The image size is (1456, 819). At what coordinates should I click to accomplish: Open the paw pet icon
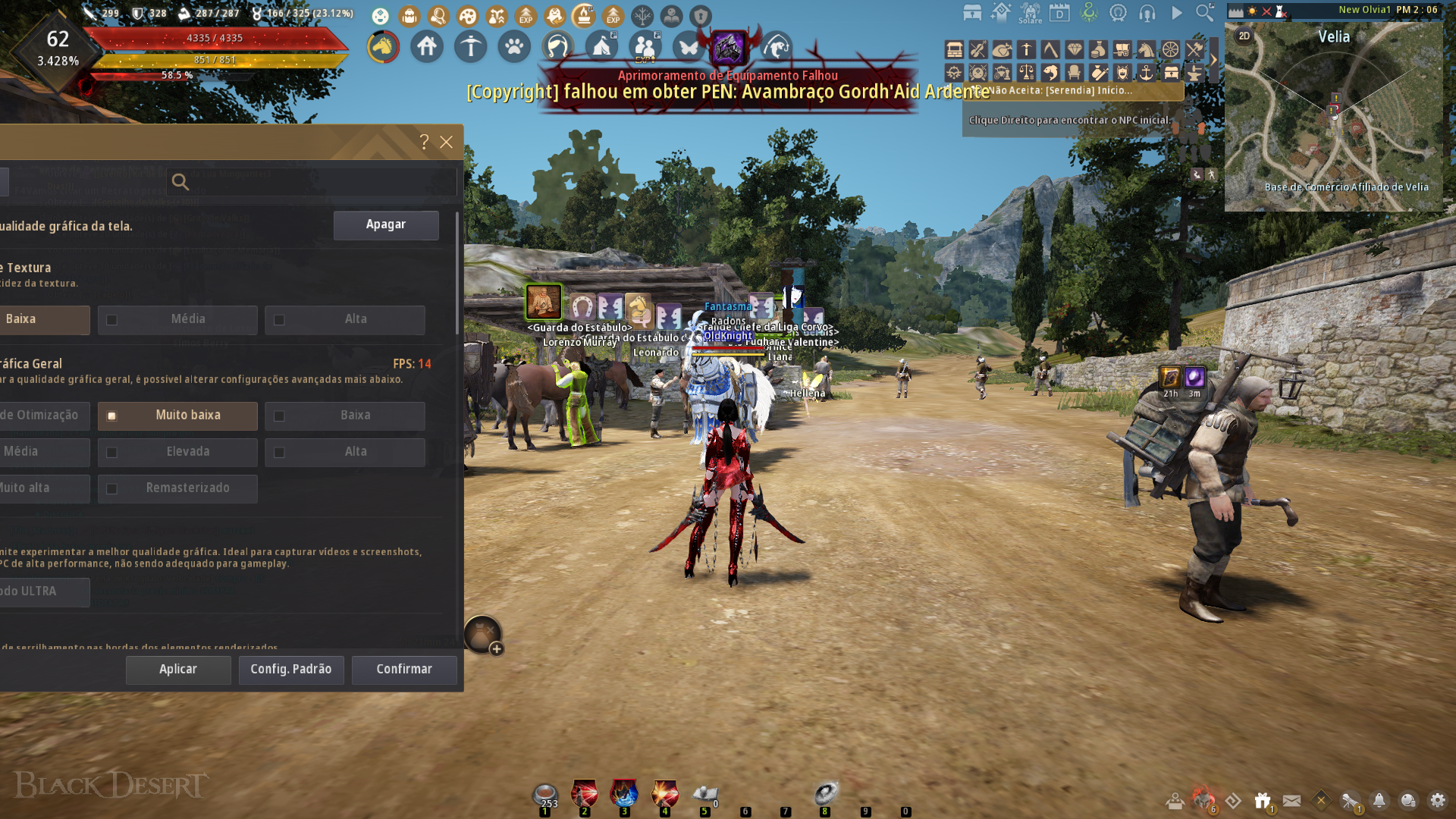[x=514, y=47]
